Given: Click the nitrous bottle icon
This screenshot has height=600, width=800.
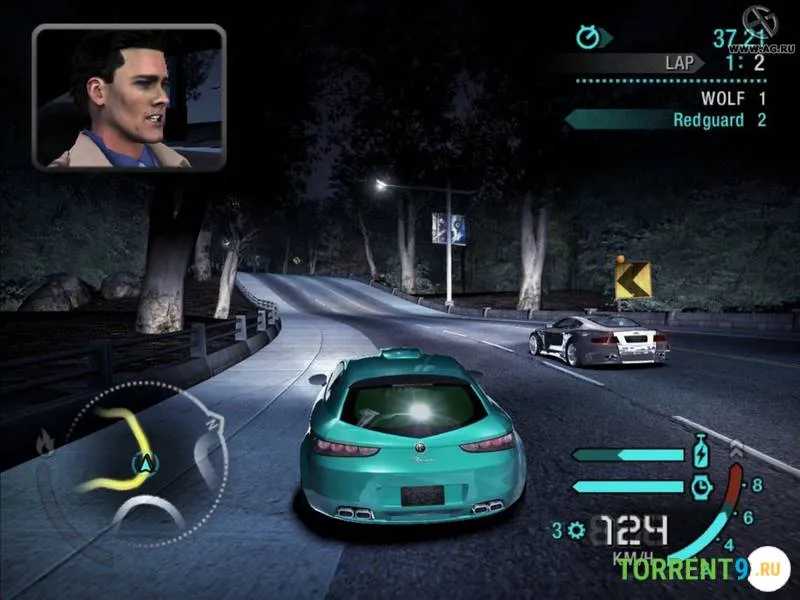Looking at the screenshot, I should click(x=700, y=454).
